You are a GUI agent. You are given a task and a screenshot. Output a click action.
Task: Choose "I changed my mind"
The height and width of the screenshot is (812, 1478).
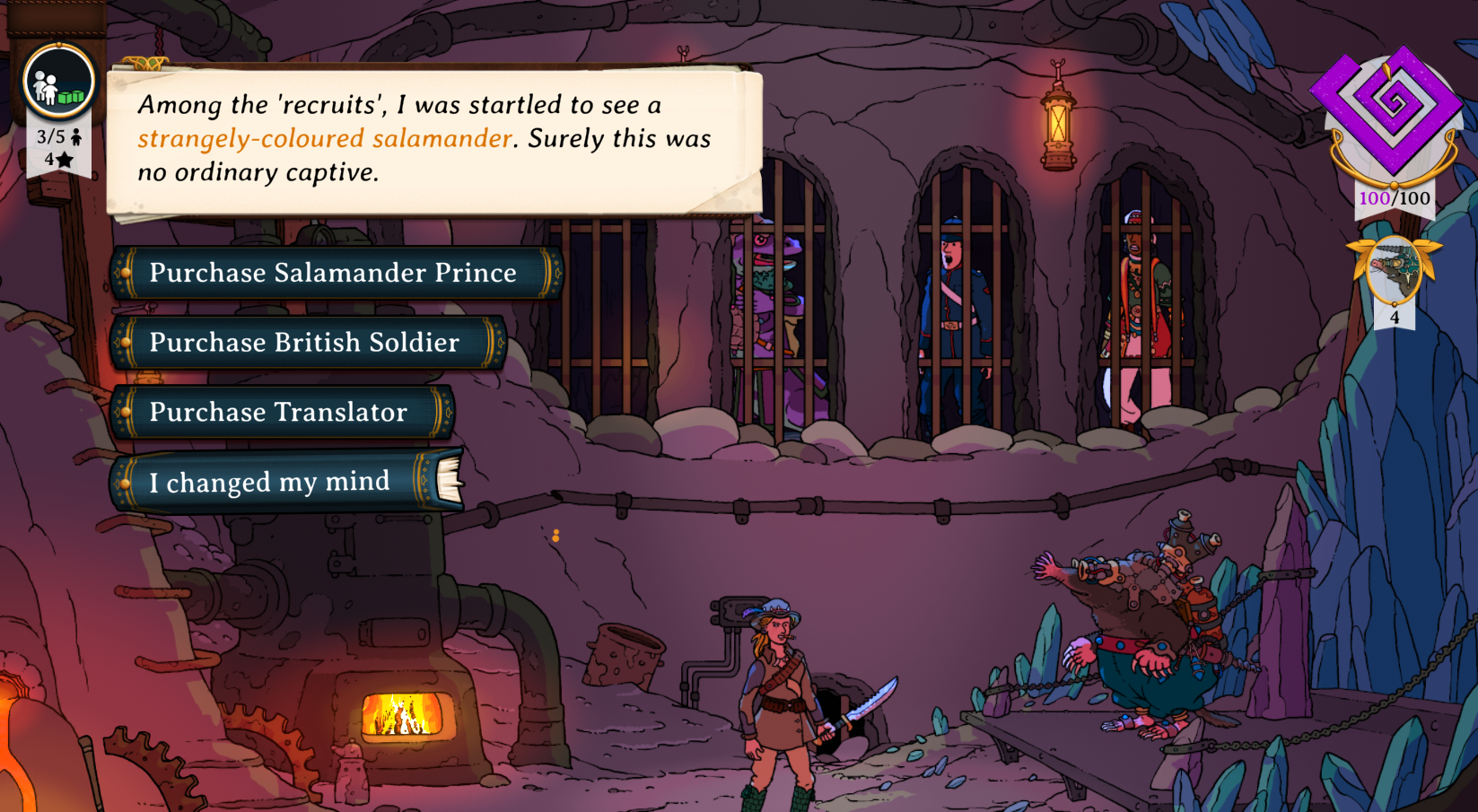(x=270, y=483)
